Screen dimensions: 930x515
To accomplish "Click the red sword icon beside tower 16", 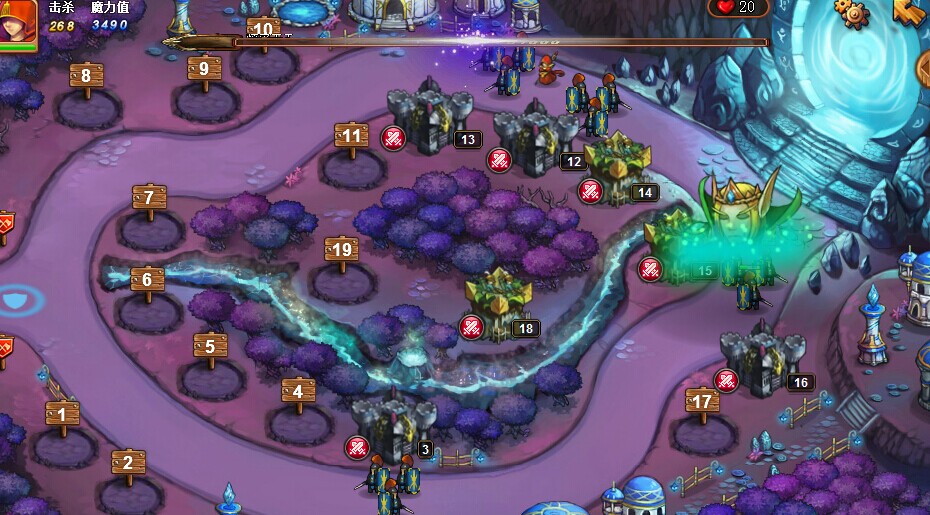I will pyautogui.click(x=726, y=380).
